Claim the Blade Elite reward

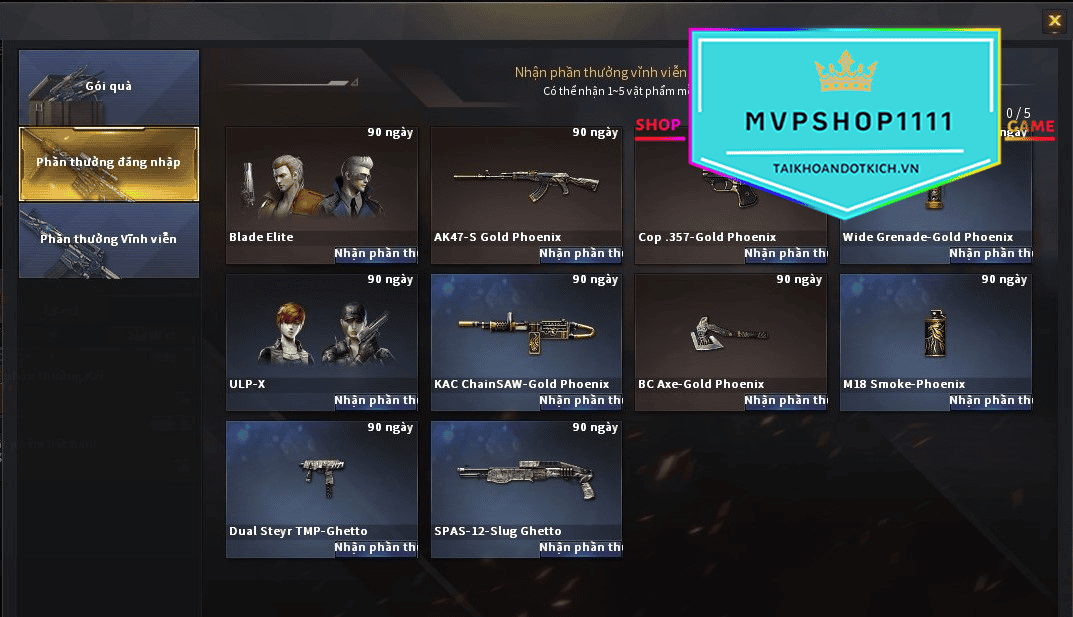point(374,254)
